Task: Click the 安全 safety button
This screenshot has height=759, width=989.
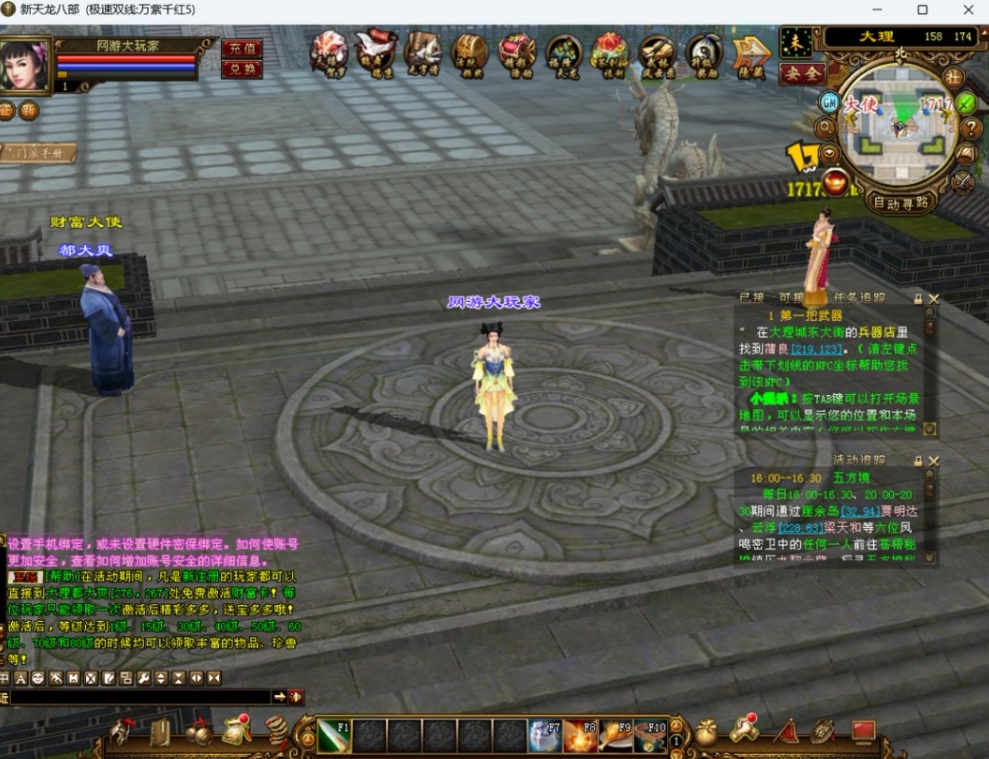Action: point(801,73)
